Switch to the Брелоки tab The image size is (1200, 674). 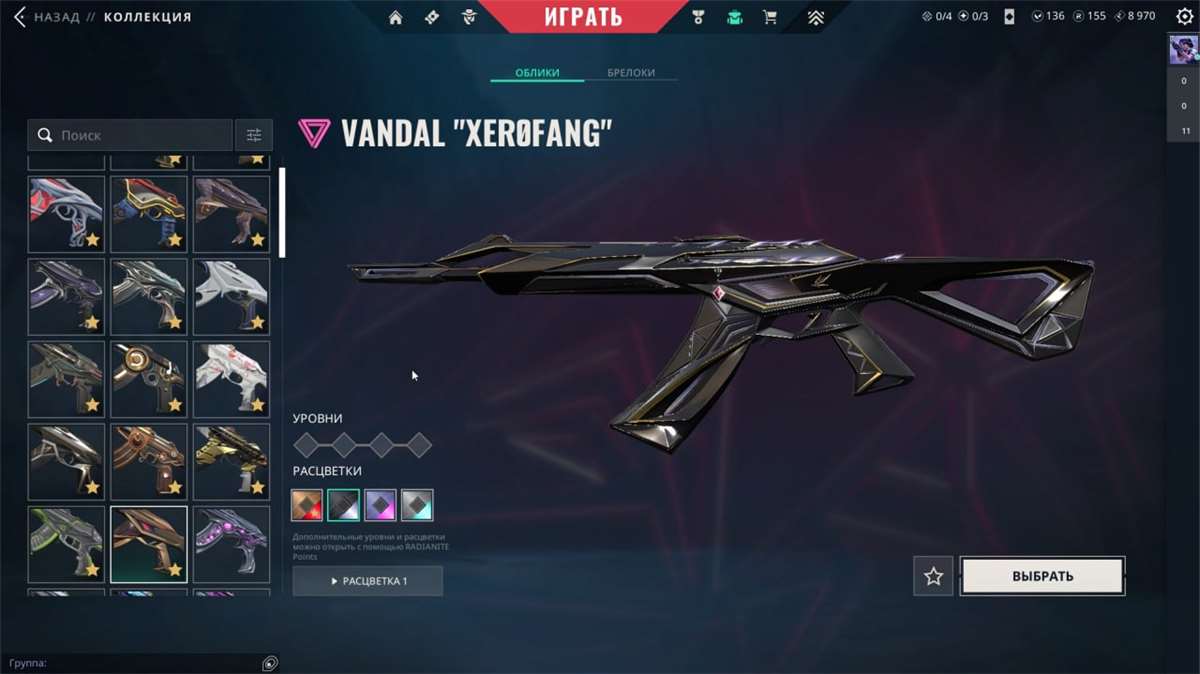(x=631, y=73)
